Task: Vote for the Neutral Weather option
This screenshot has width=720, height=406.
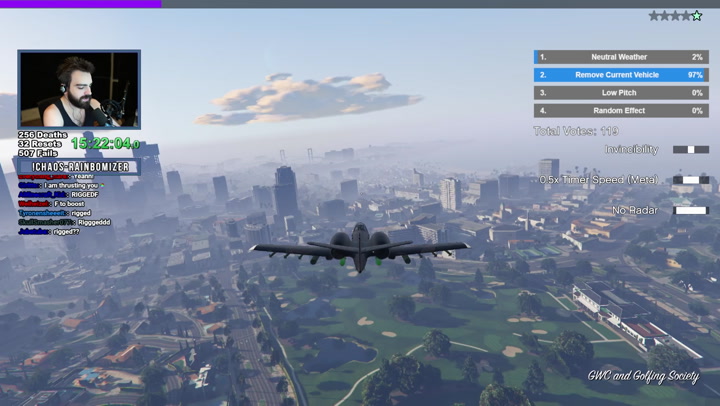Action: pyautogui.click(x=620, y=57)
